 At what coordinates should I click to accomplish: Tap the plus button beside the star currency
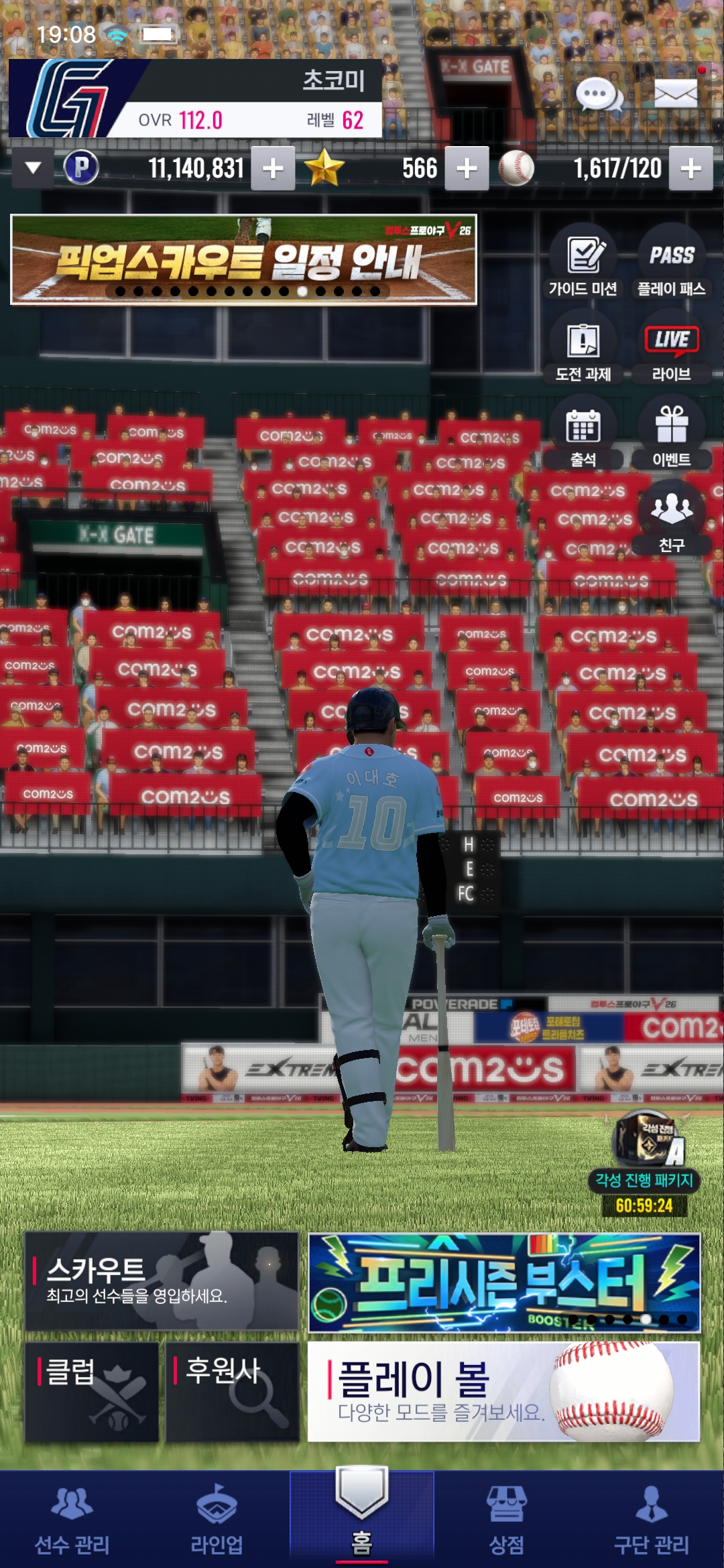467,168
